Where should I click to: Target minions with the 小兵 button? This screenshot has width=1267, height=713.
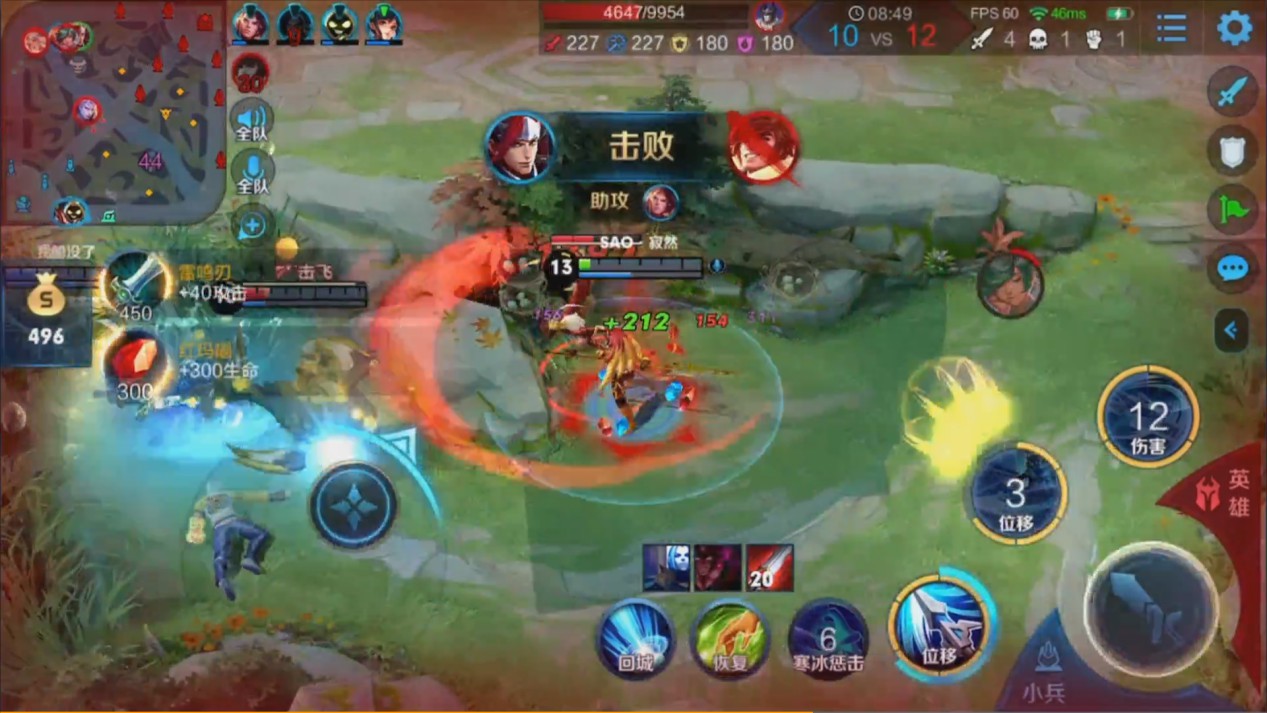pos(1047,670)
